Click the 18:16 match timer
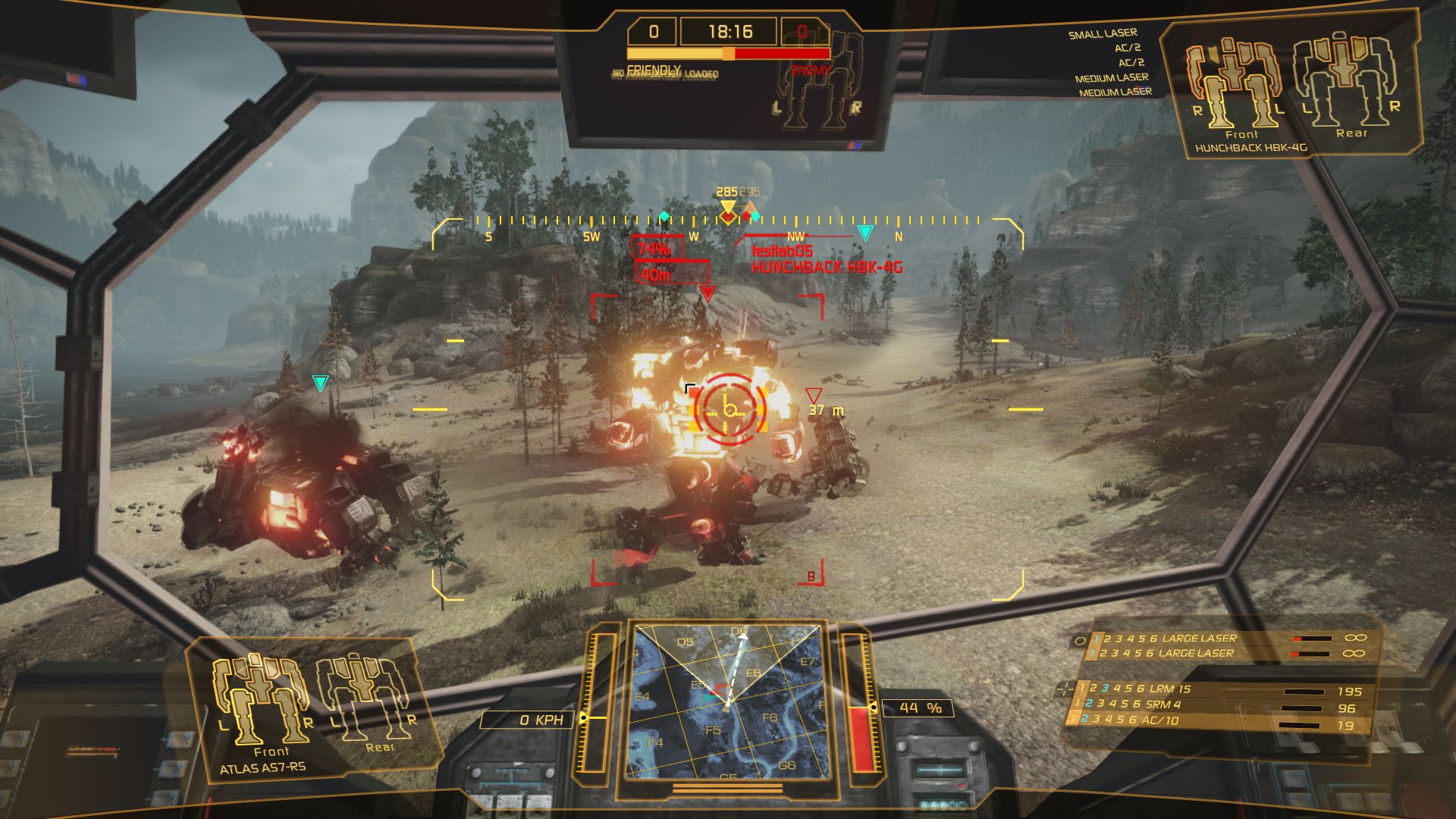 pyautogui.click(x=730, y=32)
